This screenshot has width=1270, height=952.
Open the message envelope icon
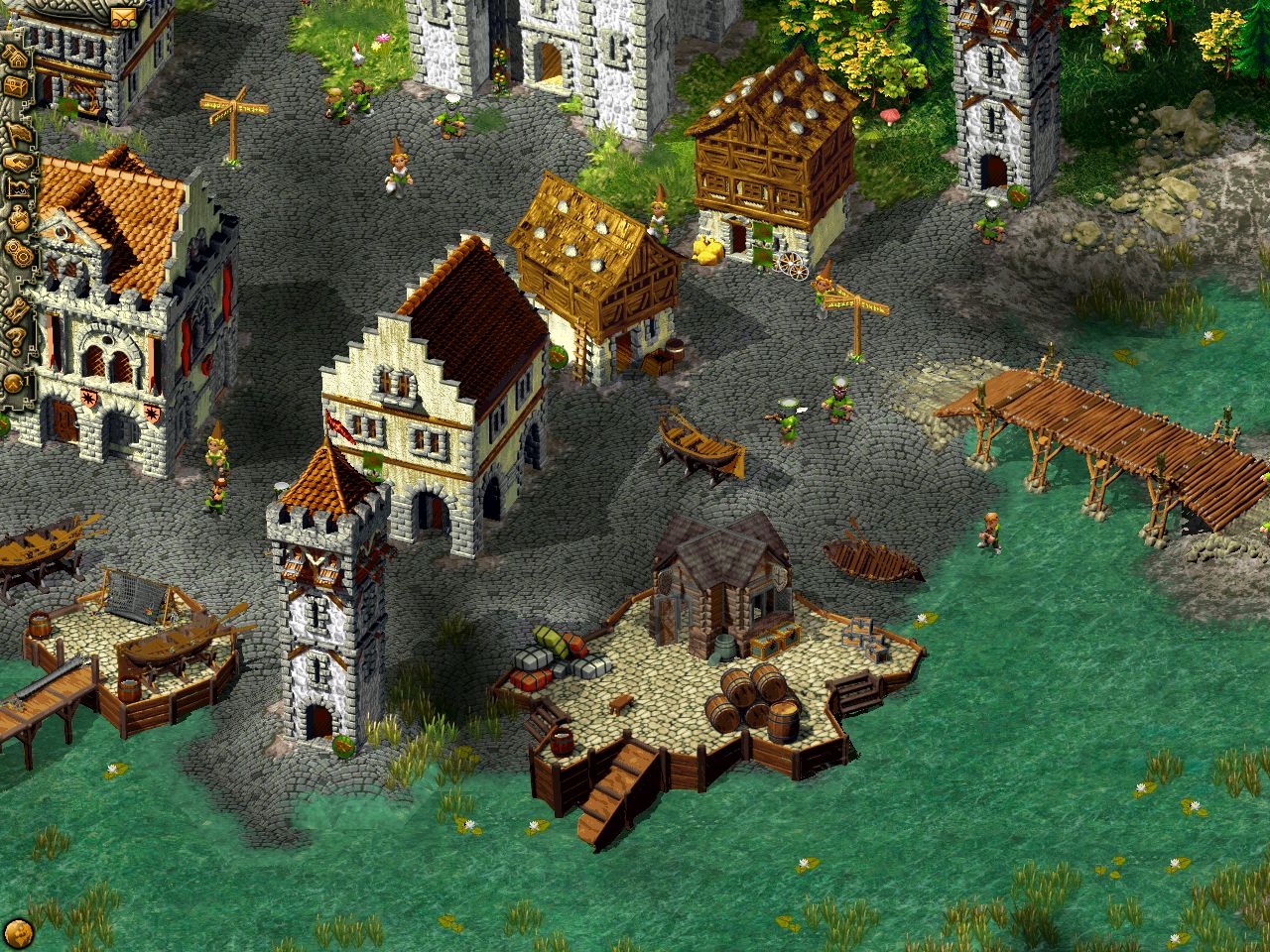(124, 14)
